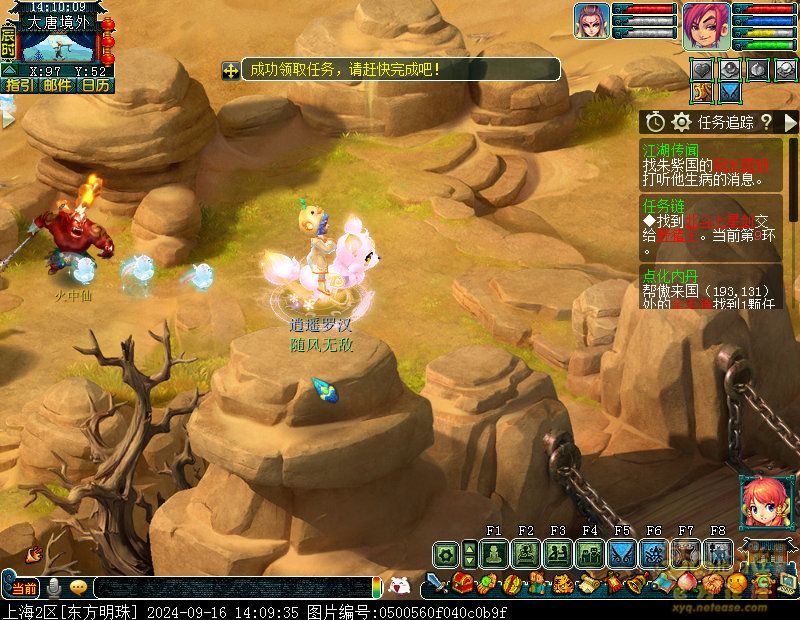Open the 日历 calendar button
Image resolution: width=800 pixels, height=620 pixels.
(96, 86)
